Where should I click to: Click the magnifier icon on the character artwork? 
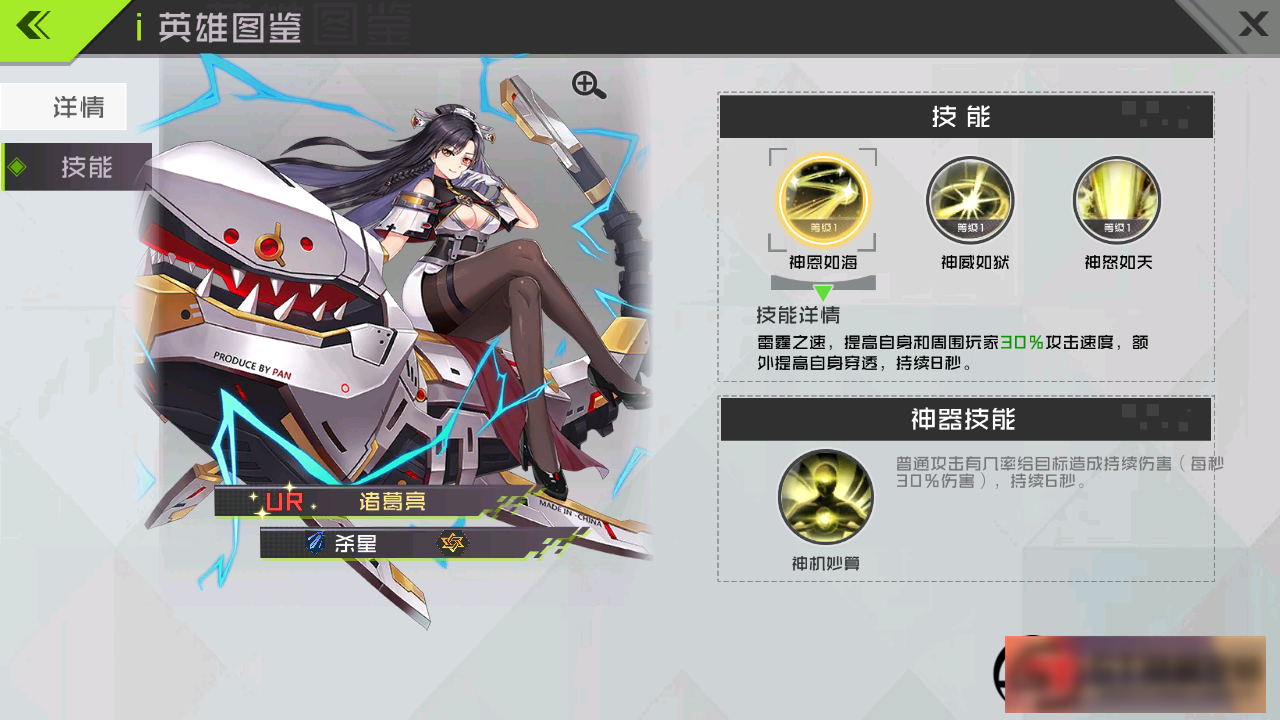tap(588, 84)
